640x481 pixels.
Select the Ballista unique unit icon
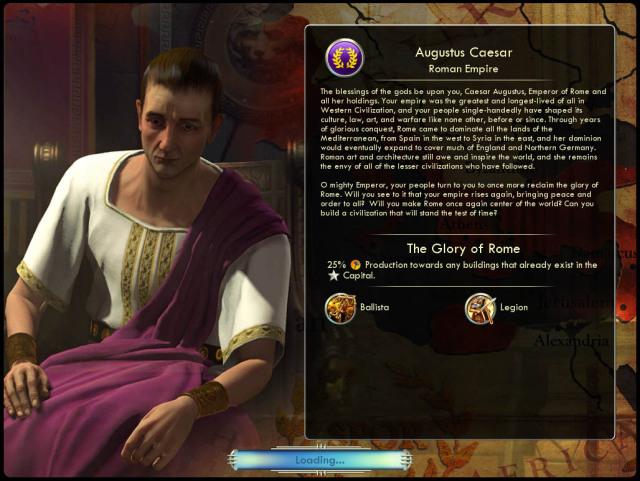coord(340,307)
